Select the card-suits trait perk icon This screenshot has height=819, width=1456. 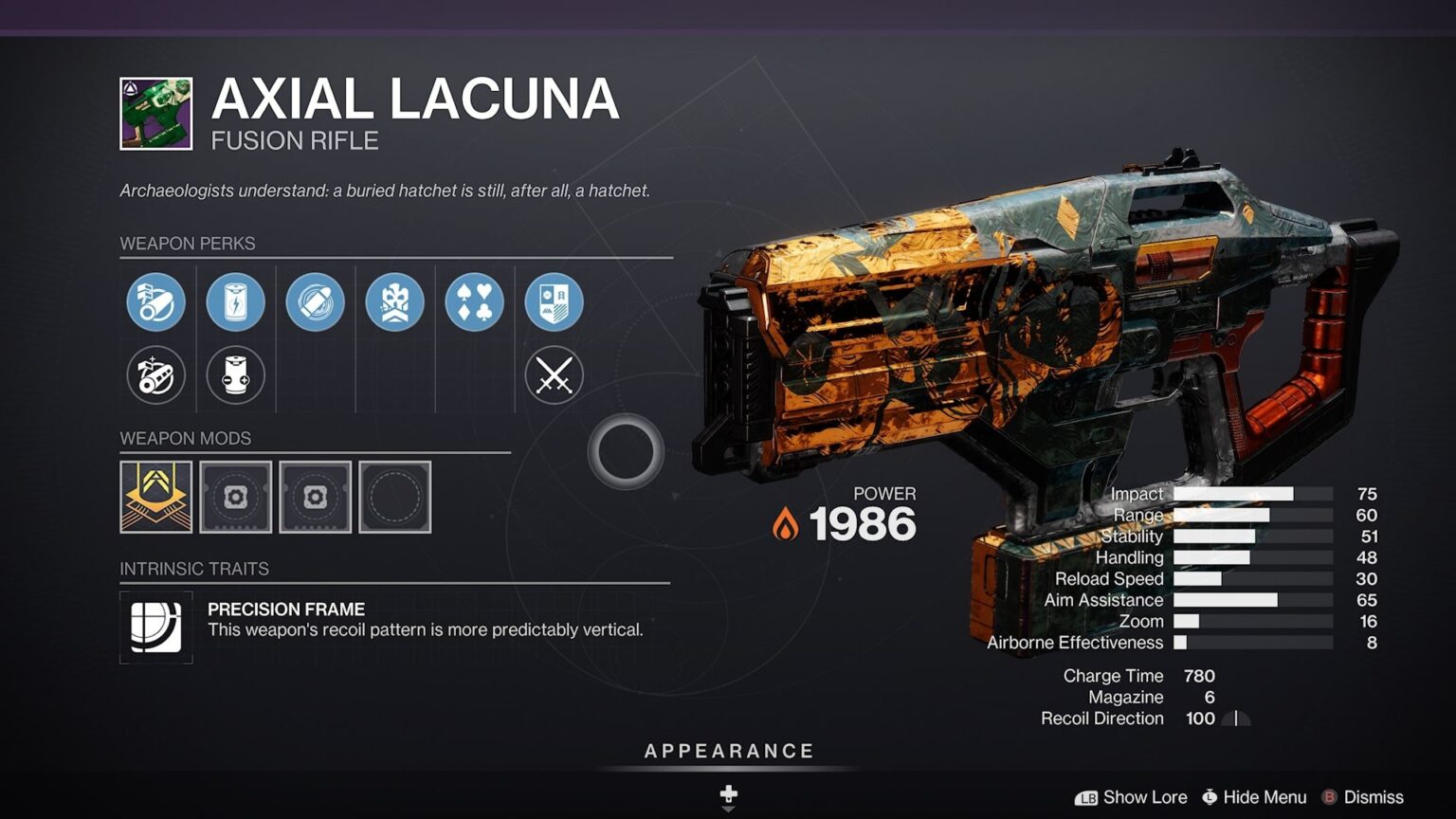(474, 301)
